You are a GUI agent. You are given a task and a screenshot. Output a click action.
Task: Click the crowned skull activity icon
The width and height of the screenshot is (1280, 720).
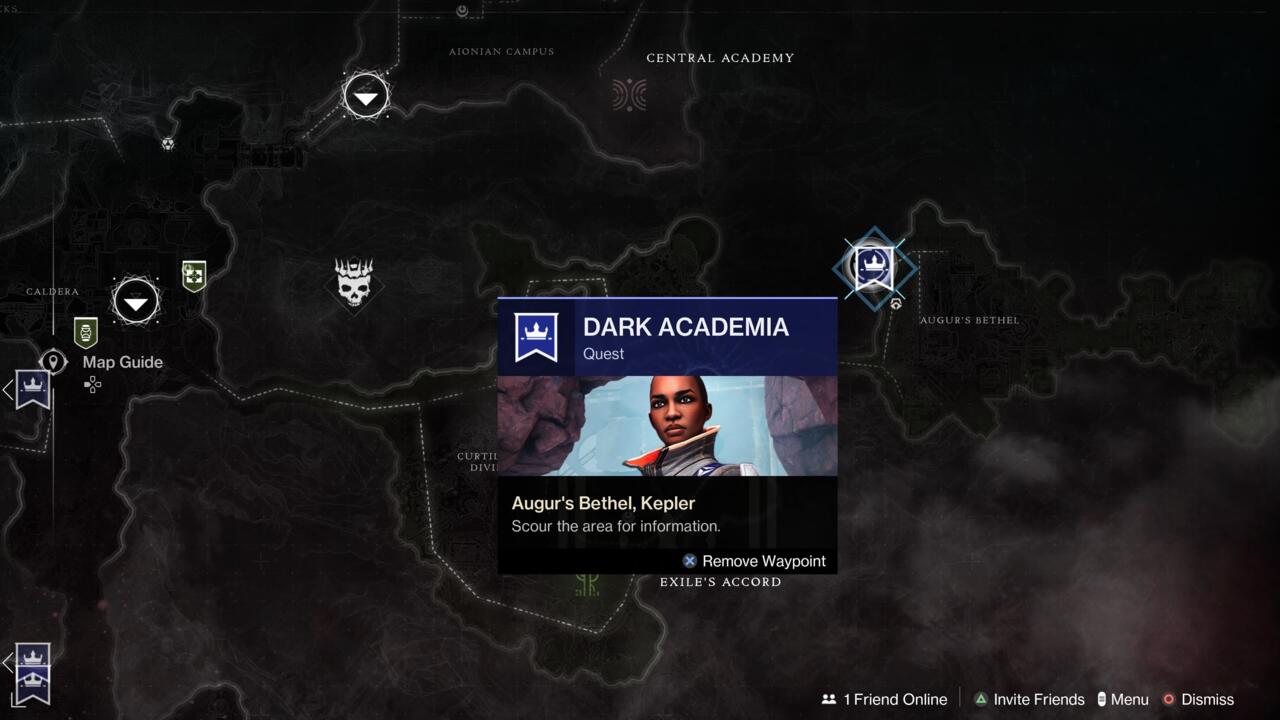(354, 283)
